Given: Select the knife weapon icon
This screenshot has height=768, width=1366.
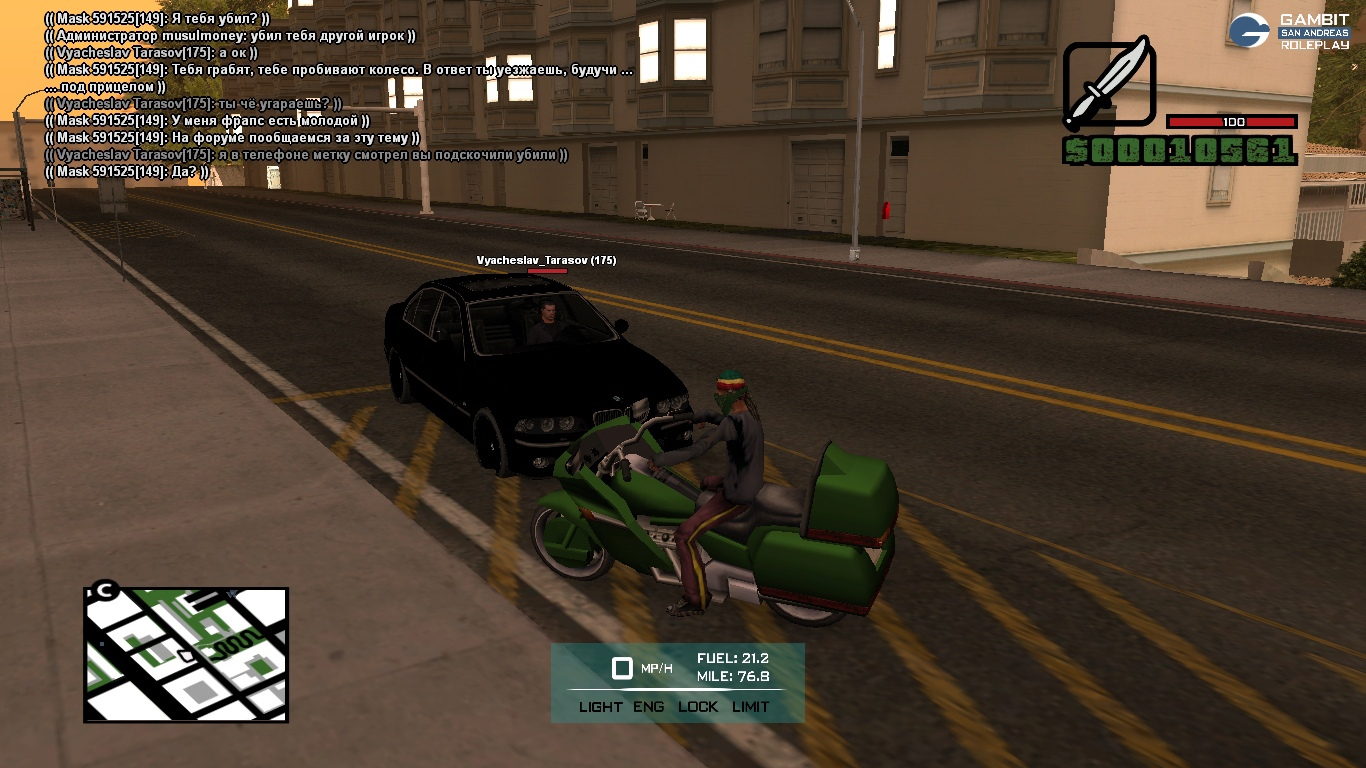Looking at the screenshot, I should (x=1109, y=84).
